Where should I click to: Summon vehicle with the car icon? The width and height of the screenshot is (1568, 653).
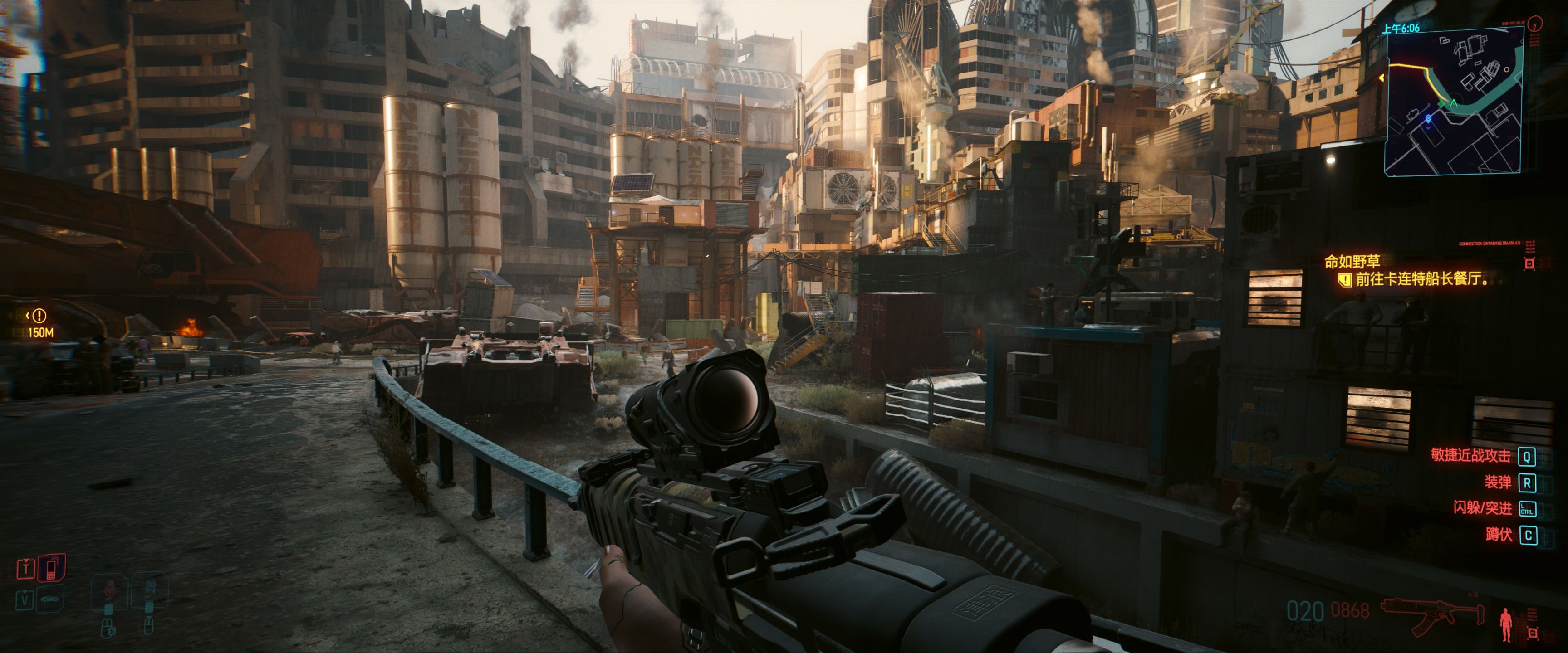[50, 599]
